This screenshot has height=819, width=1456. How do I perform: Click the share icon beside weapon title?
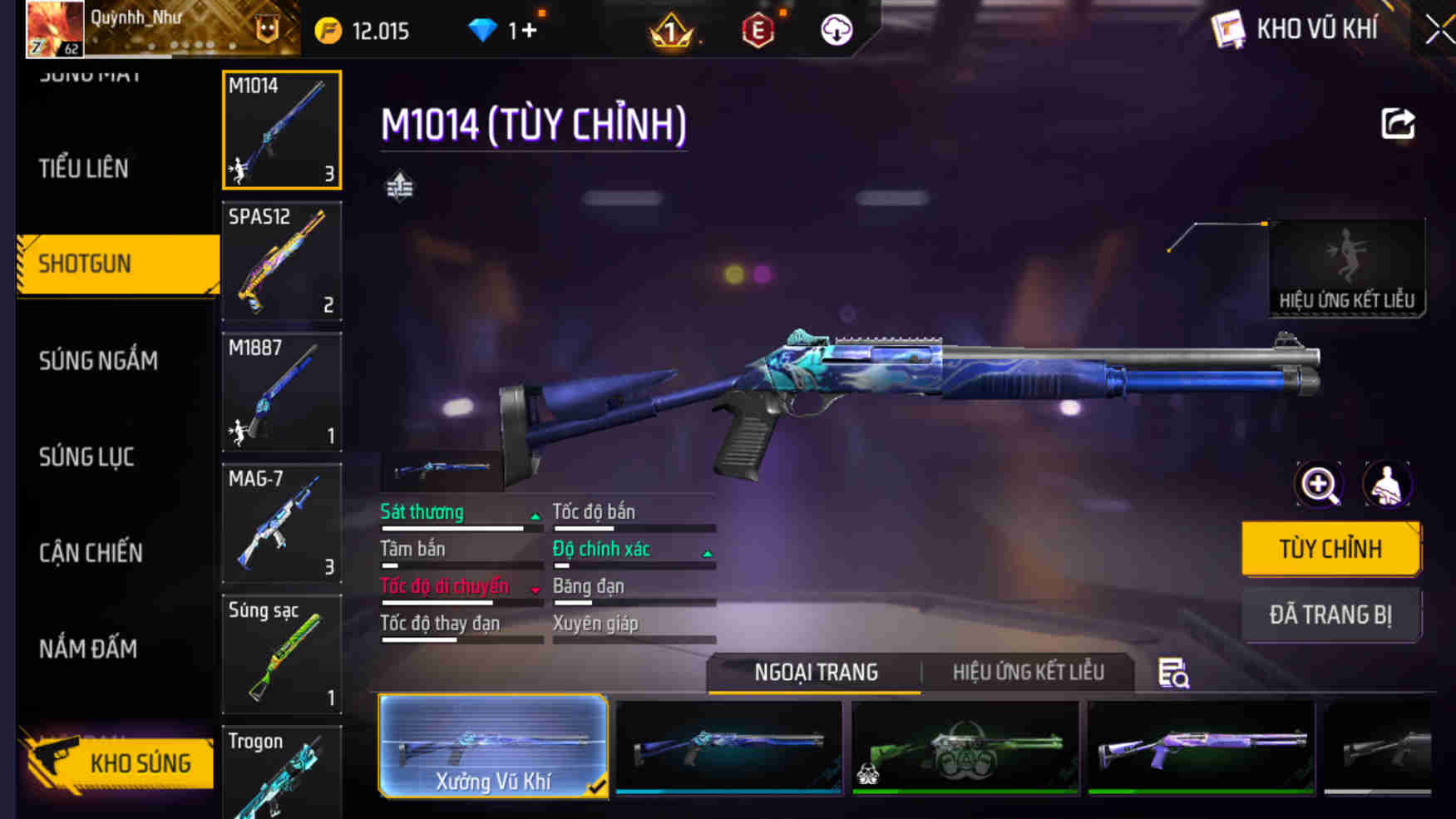pyautogui.click(x=1398, y=124)
